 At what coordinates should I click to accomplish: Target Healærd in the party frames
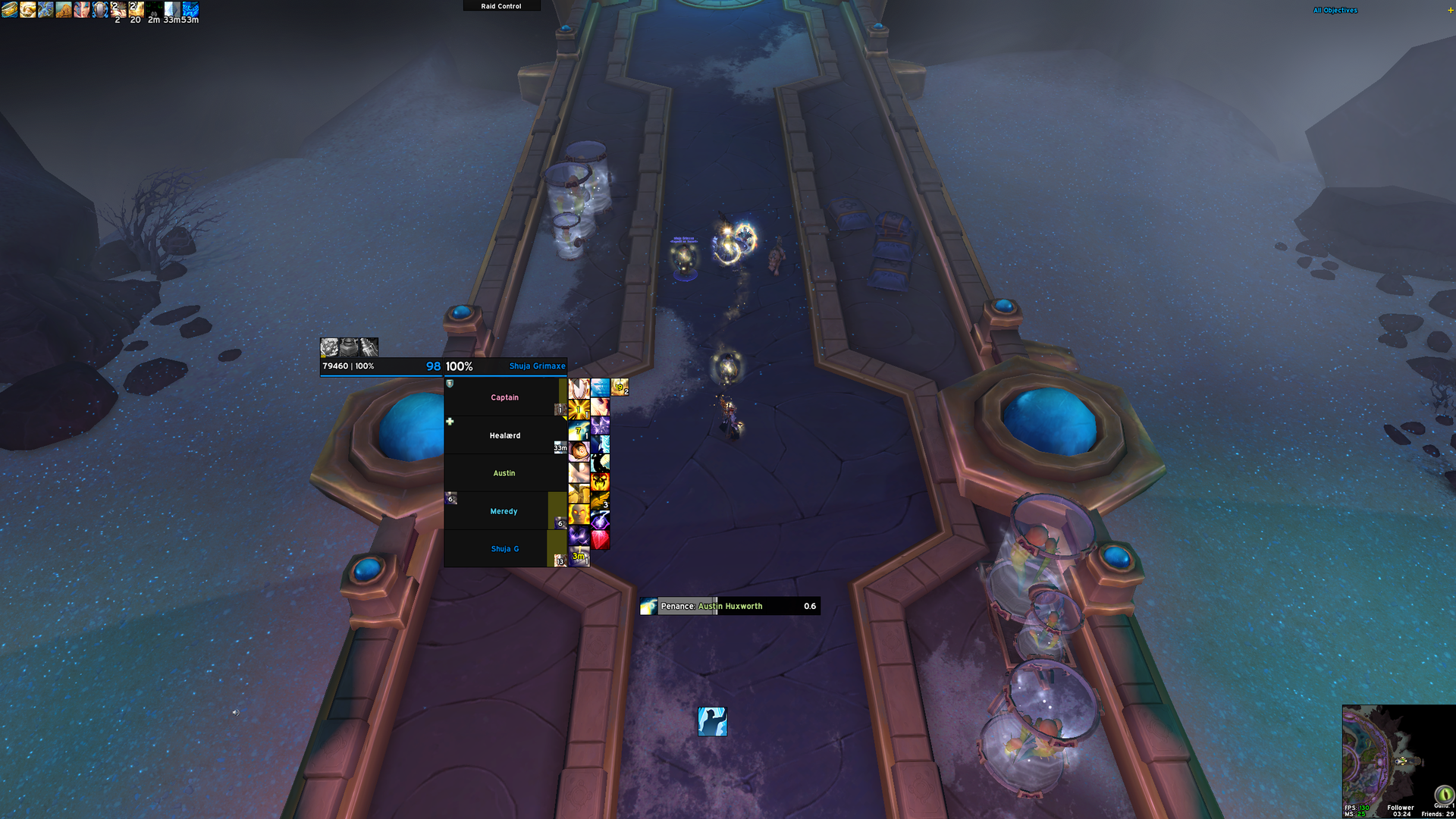(x=504, y=435)
